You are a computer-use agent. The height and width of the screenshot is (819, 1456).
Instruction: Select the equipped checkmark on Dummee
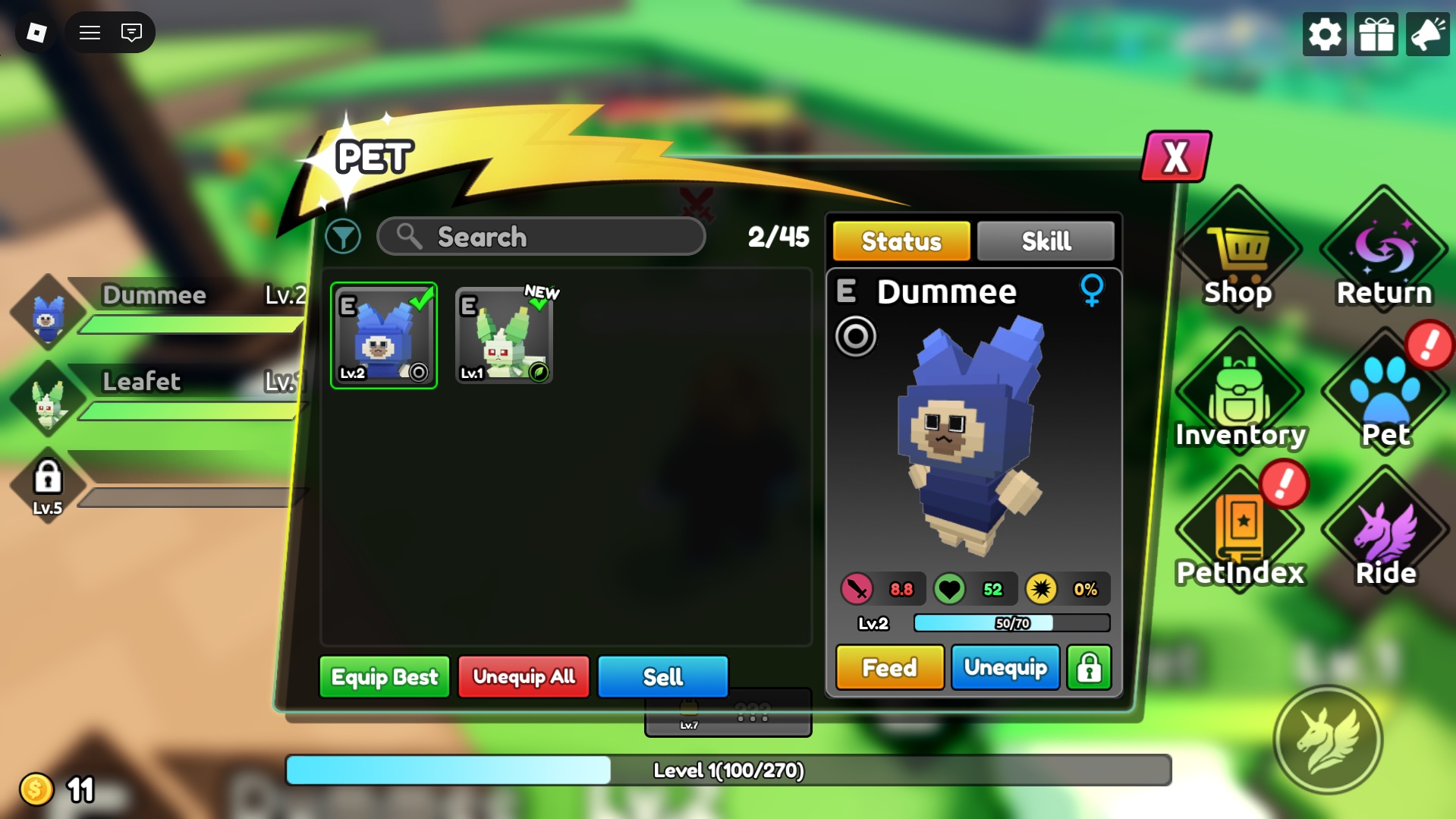(x=418, y=302)
